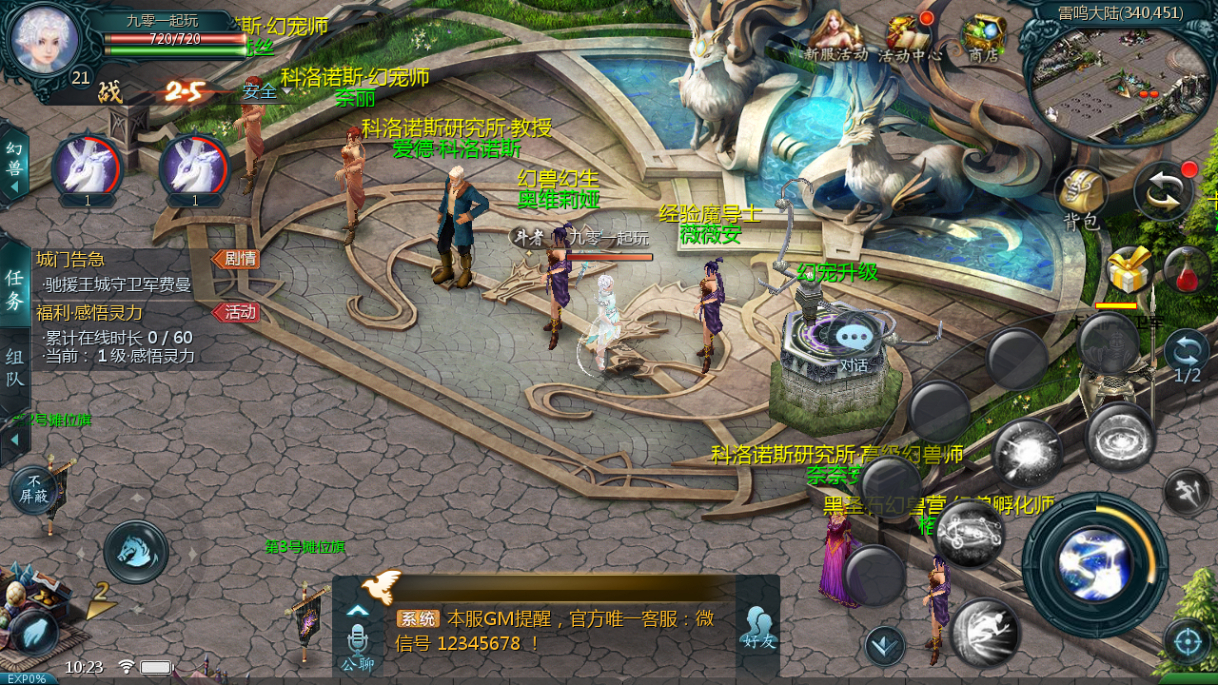
Task: Open the 好友 friends list
Action: pos(759,627)
